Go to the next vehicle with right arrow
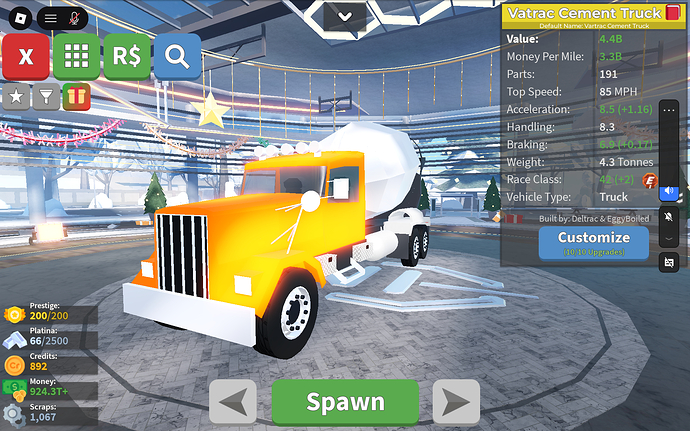Viewport: 690px width, 431px height. tap(456, 402)
